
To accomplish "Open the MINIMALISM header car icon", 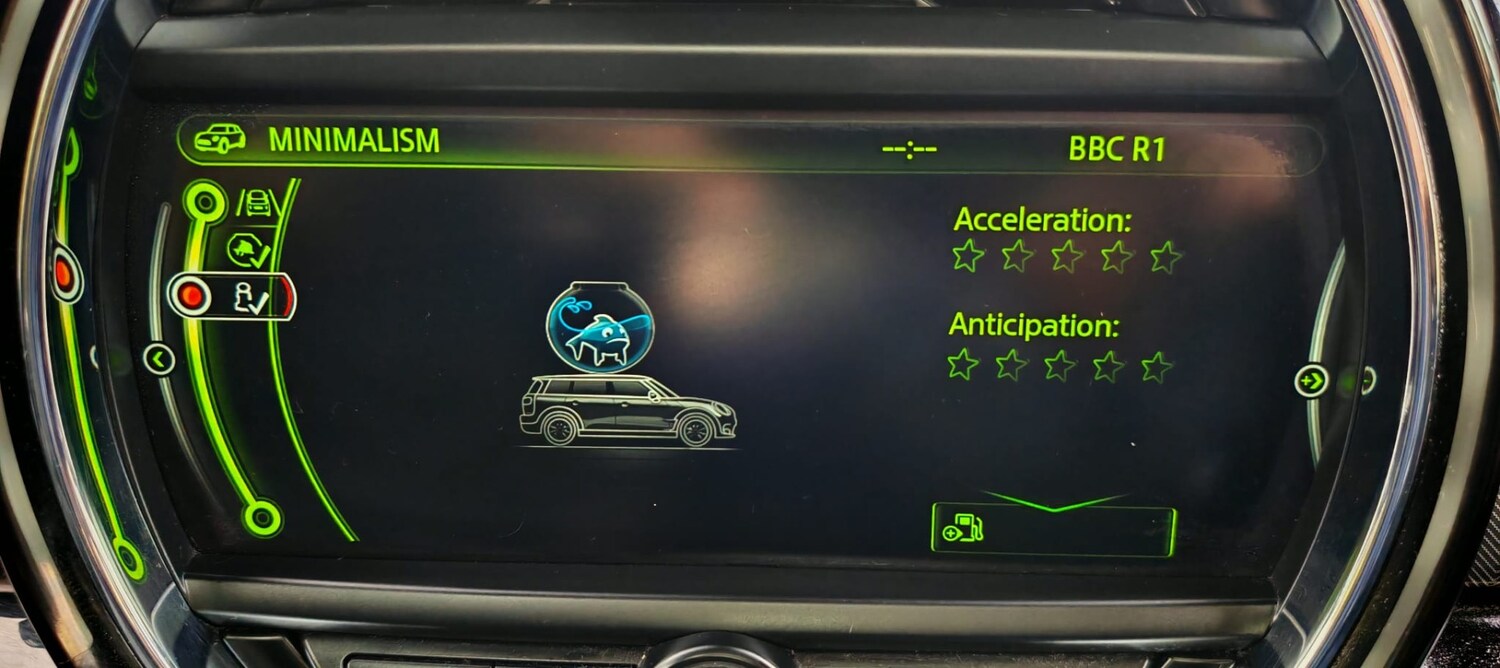I will click(x=220, y=140).
